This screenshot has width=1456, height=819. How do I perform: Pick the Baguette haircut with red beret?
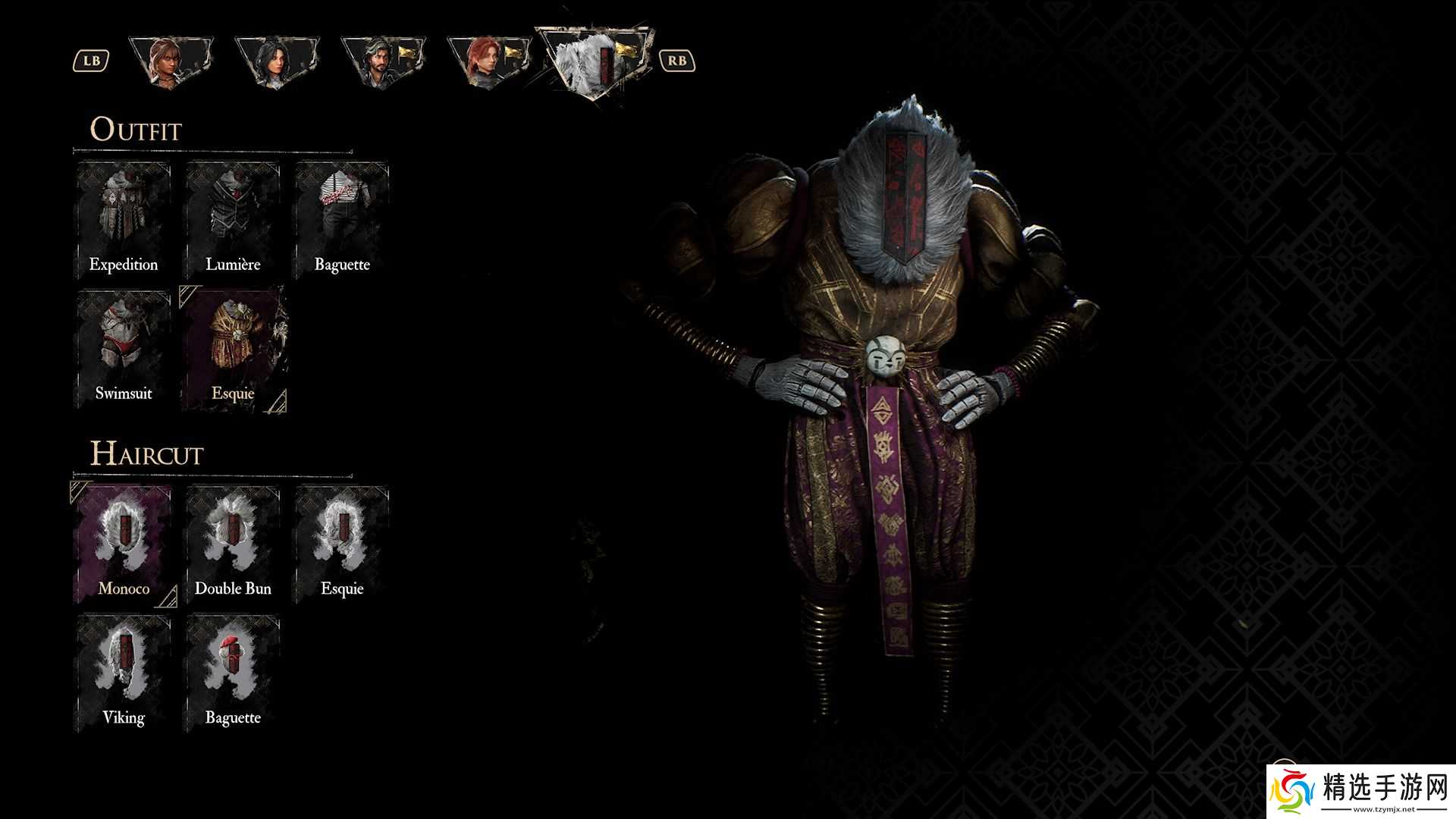[233, 673]
